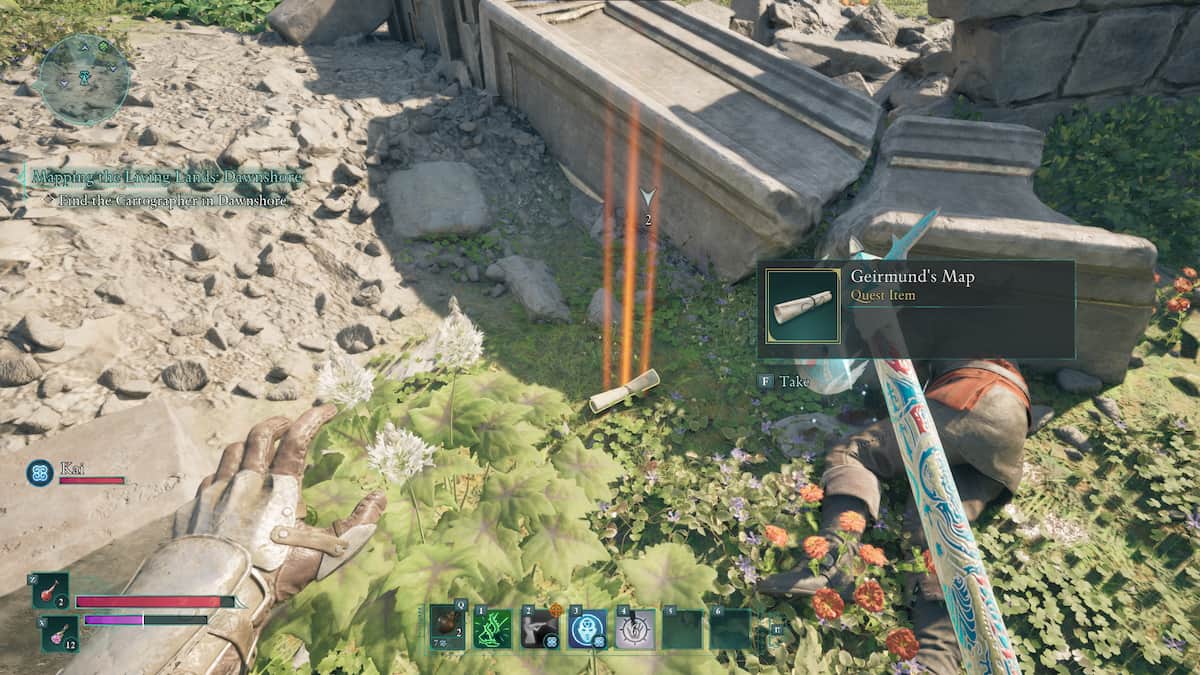Activate the blue skull-face companion ability
The image size is (1200, 675).
point(587,629)
